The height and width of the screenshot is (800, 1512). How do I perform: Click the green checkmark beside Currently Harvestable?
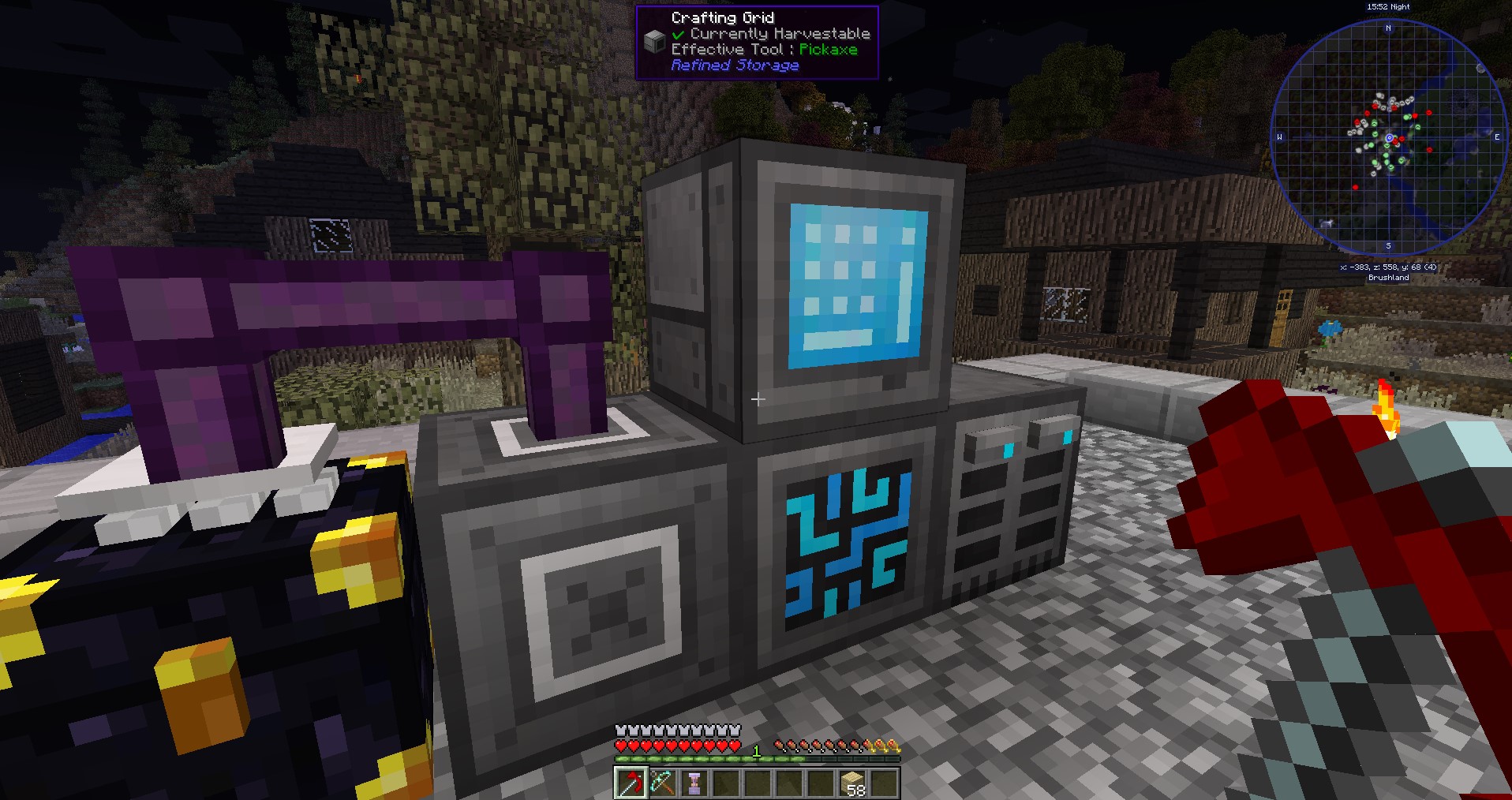(x=677, y=35)
